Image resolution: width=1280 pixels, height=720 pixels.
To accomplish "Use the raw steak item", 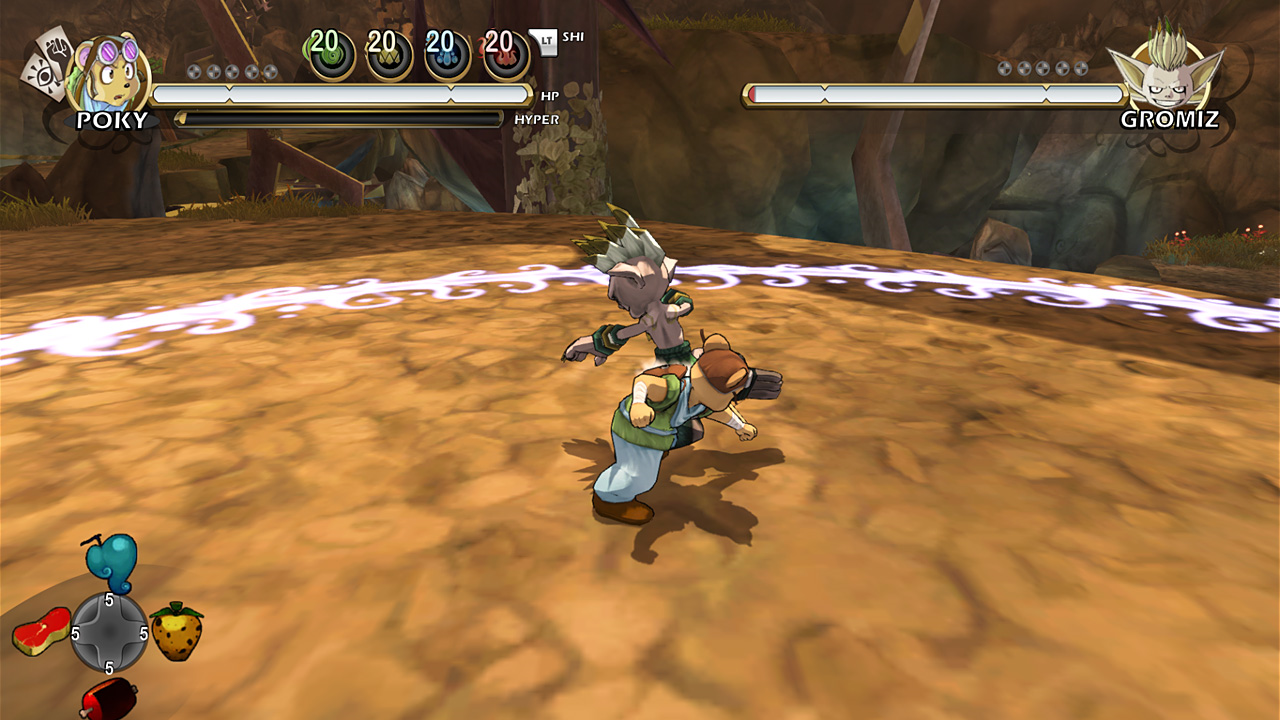I will pos(41,631).
